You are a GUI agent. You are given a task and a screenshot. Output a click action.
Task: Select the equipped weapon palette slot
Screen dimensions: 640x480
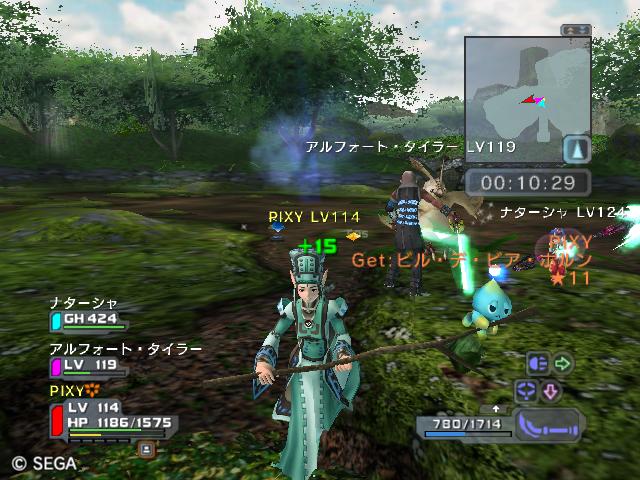tap(547, 424)
